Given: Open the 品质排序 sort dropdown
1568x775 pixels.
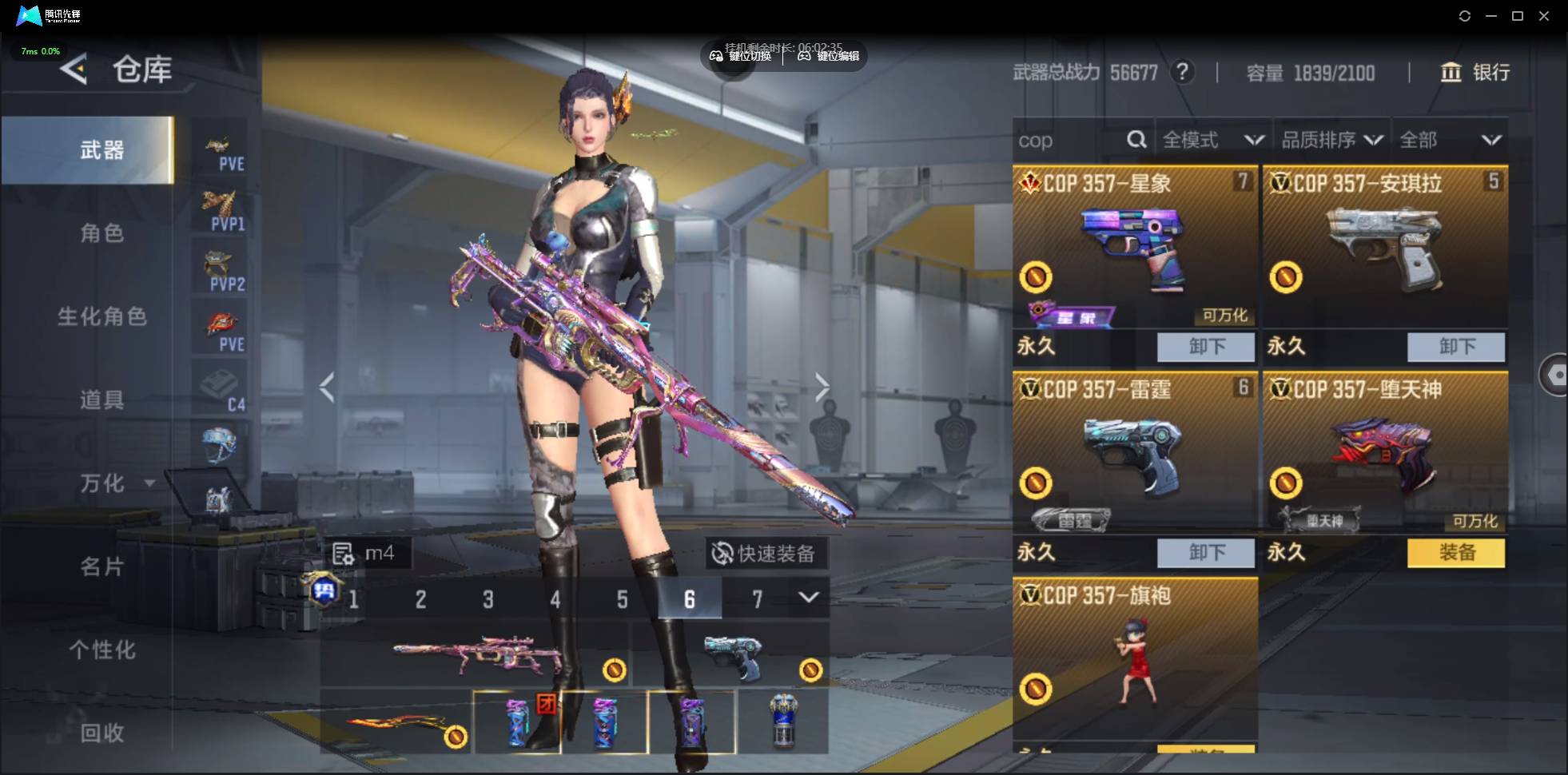Looking at the screenshot, I should (x=1332, y=141).
